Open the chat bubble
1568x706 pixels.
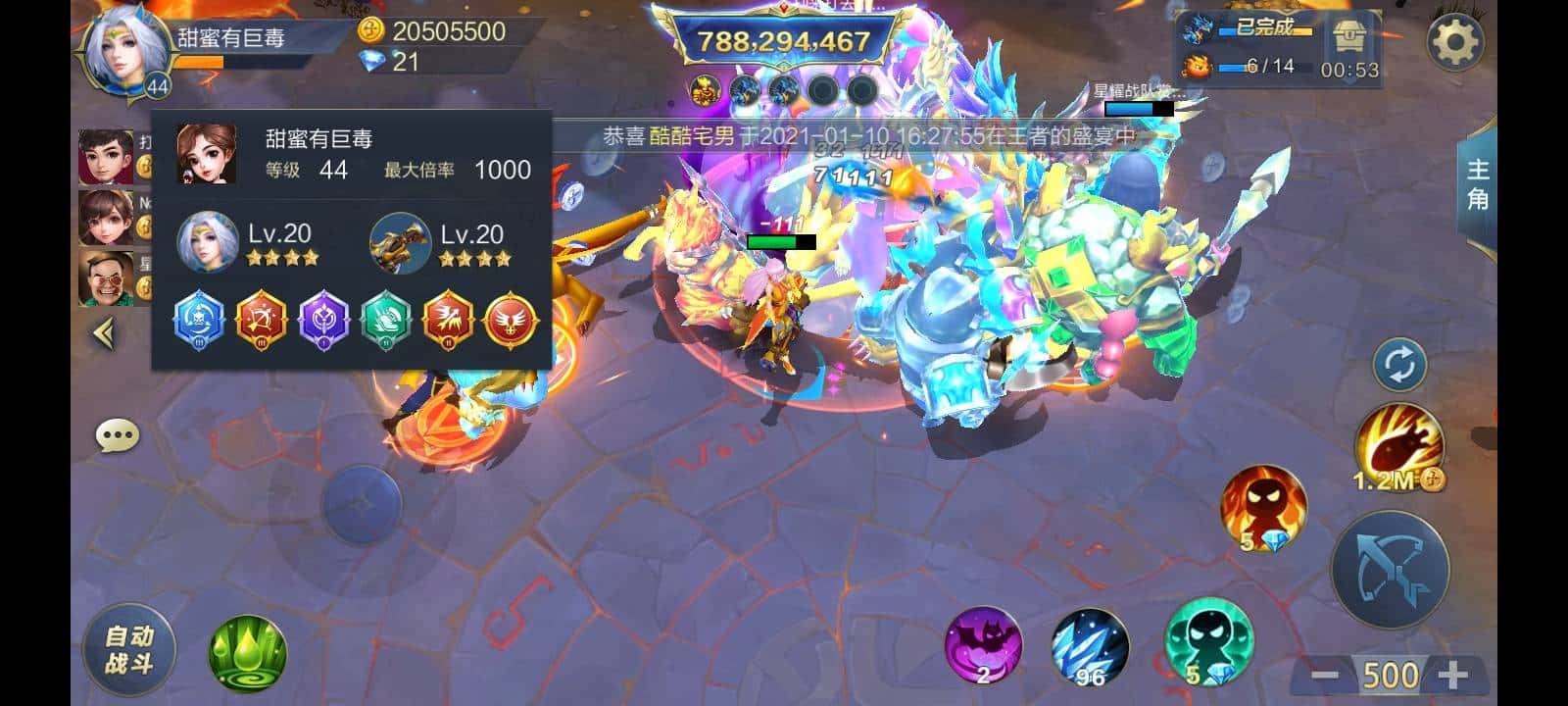click(x=117, y=435)
